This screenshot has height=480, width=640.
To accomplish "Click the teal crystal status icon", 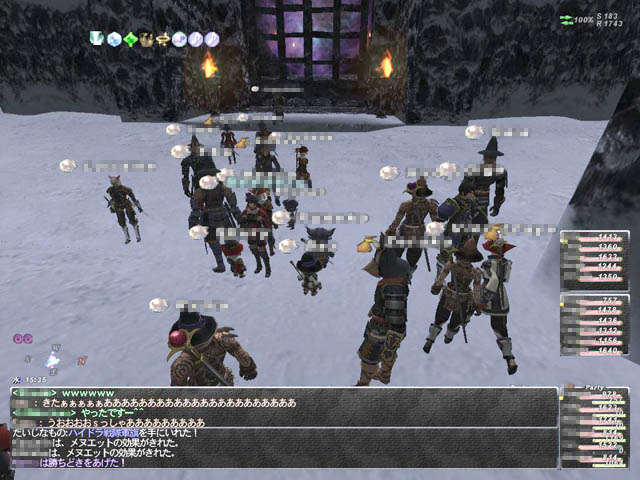I will pyautogui.click(x=98, y=39).
